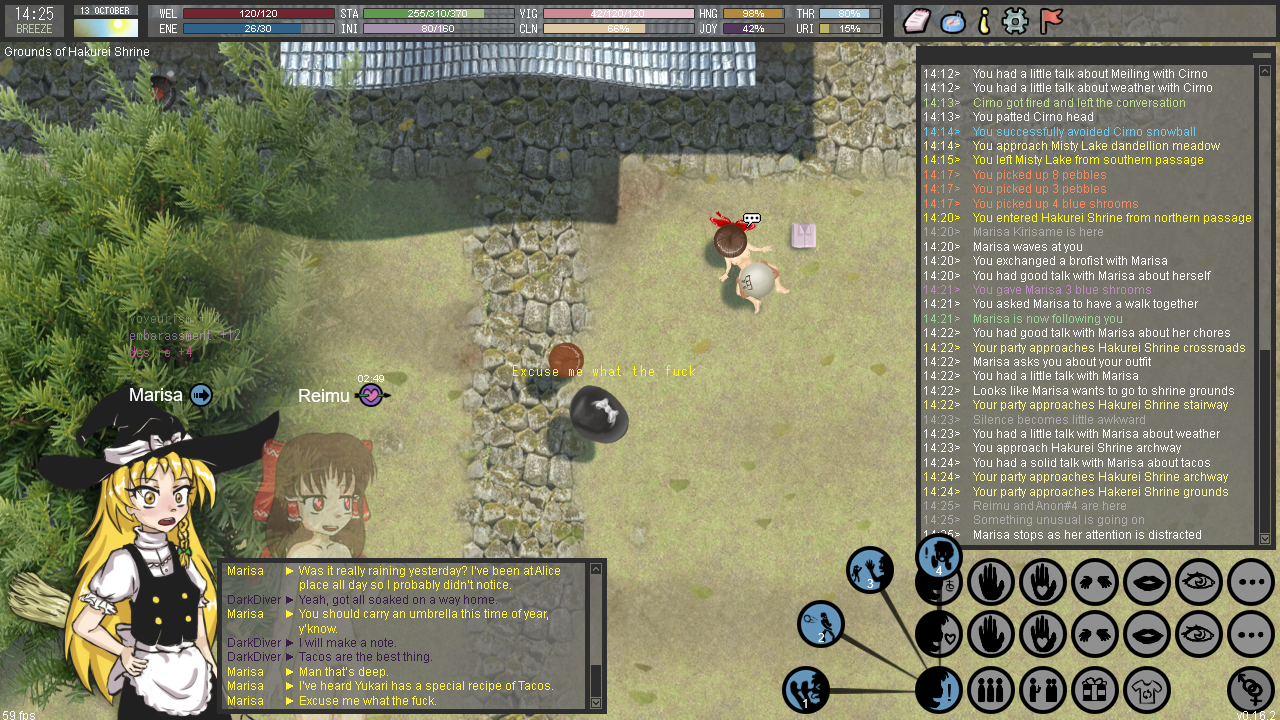1280x720 pixels.
Task: Choose blue reaction option number 2
Action: [821, 624]
